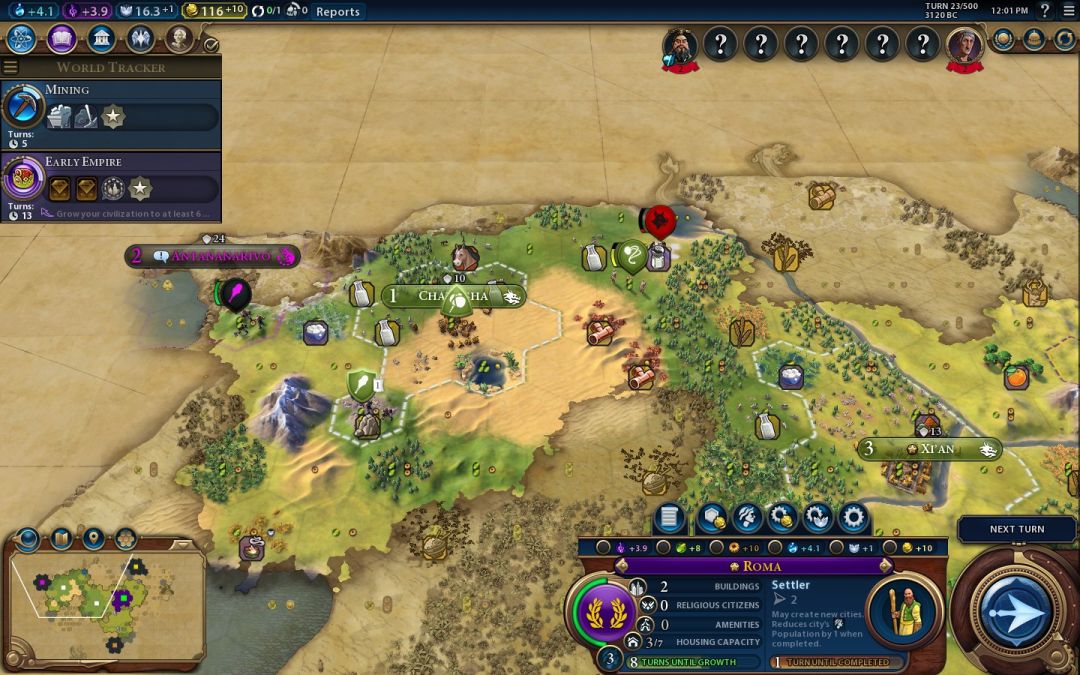
Task: Select the Chang'an city banner
Action: point(454,296)
